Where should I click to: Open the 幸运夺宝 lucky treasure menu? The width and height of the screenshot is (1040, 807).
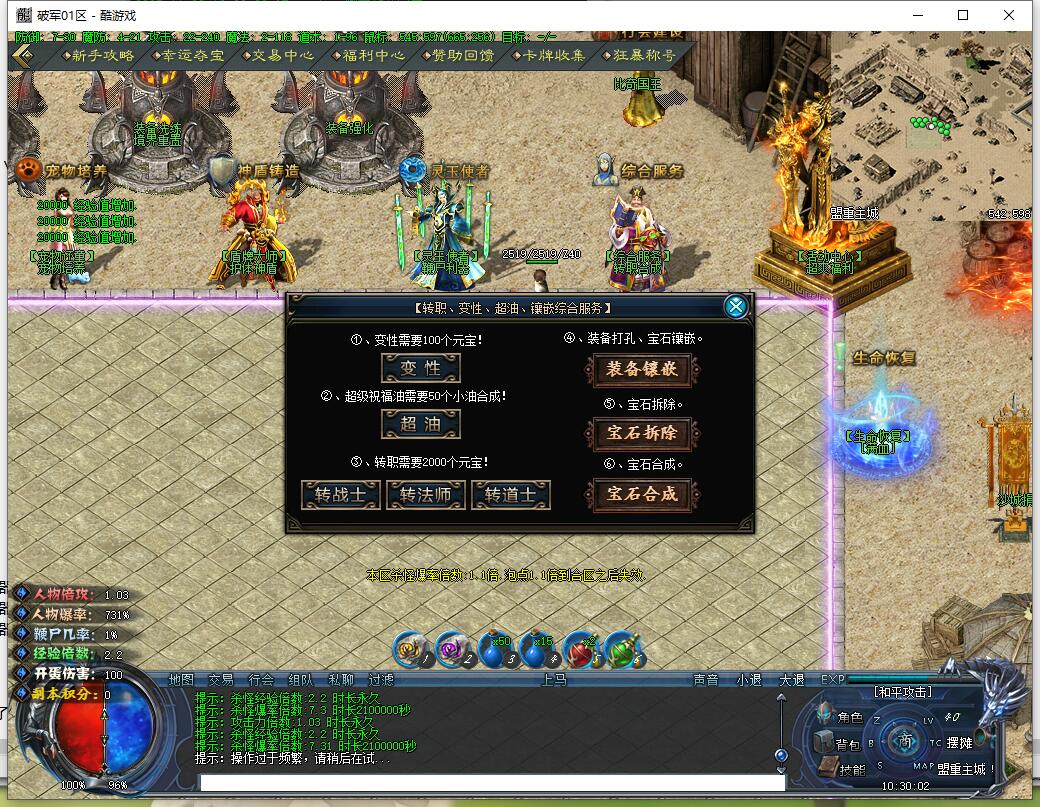(x=188, y=56)
